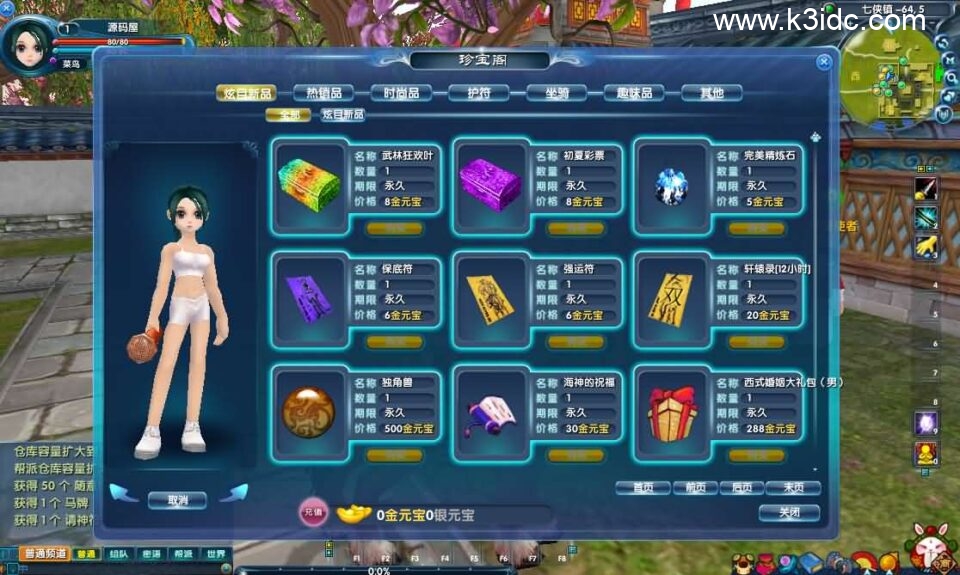Open the 世界 chat channel tab
The image size is (960, 575).
pos(217,554)
